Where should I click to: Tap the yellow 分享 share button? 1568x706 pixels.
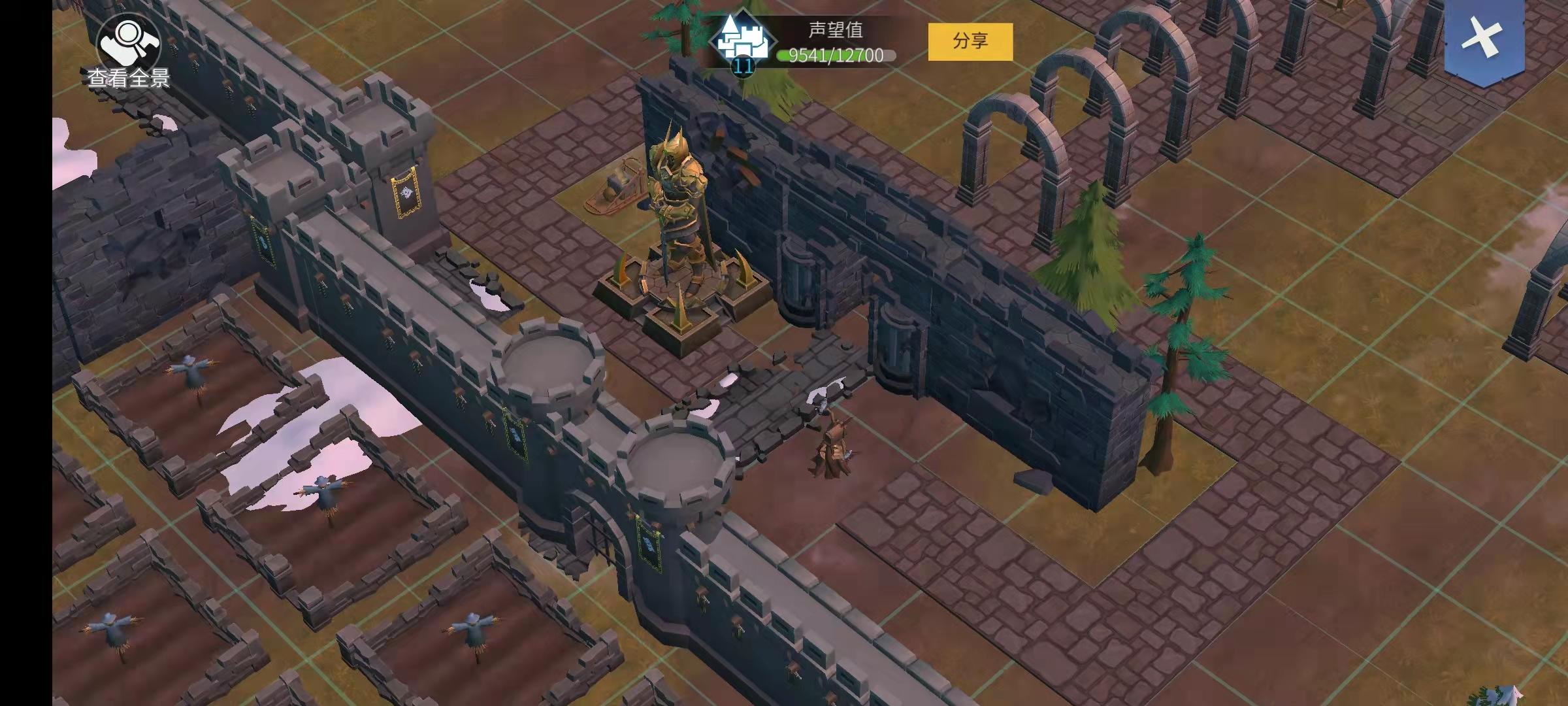tap(970, 42)
